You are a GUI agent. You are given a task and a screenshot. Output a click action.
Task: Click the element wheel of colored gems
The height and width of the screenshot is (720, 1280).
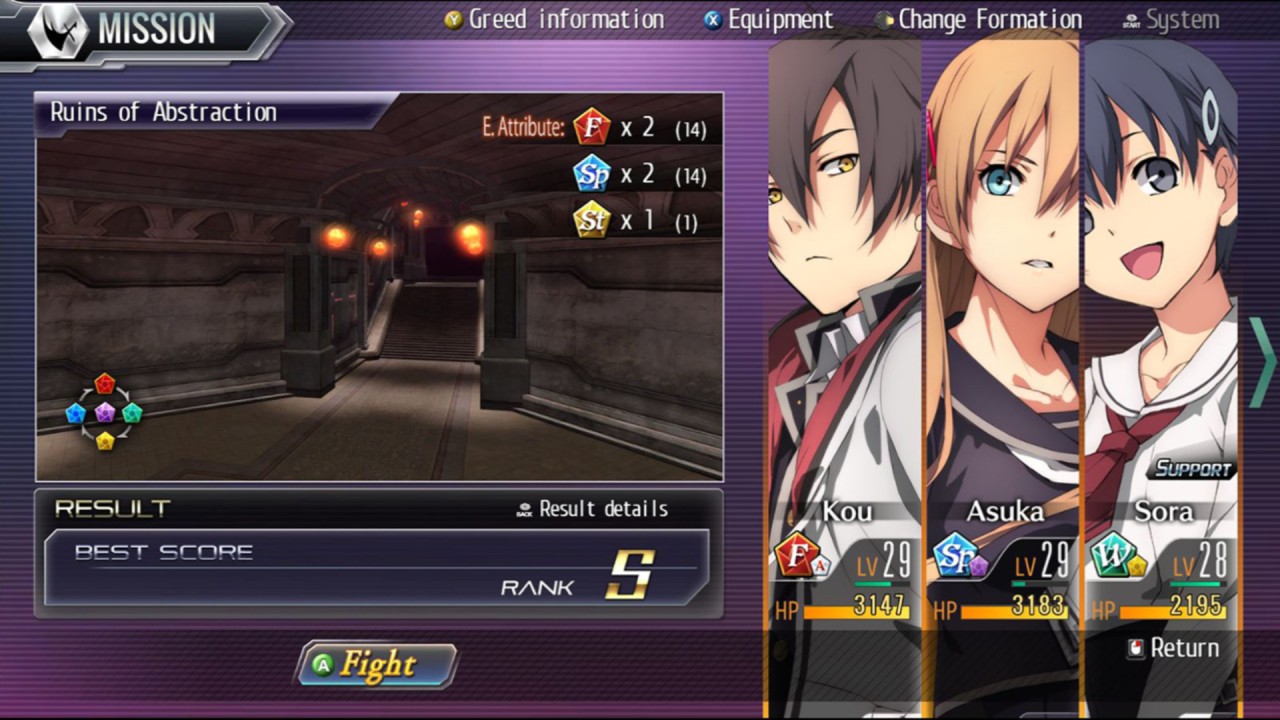(x=104, y=412)
